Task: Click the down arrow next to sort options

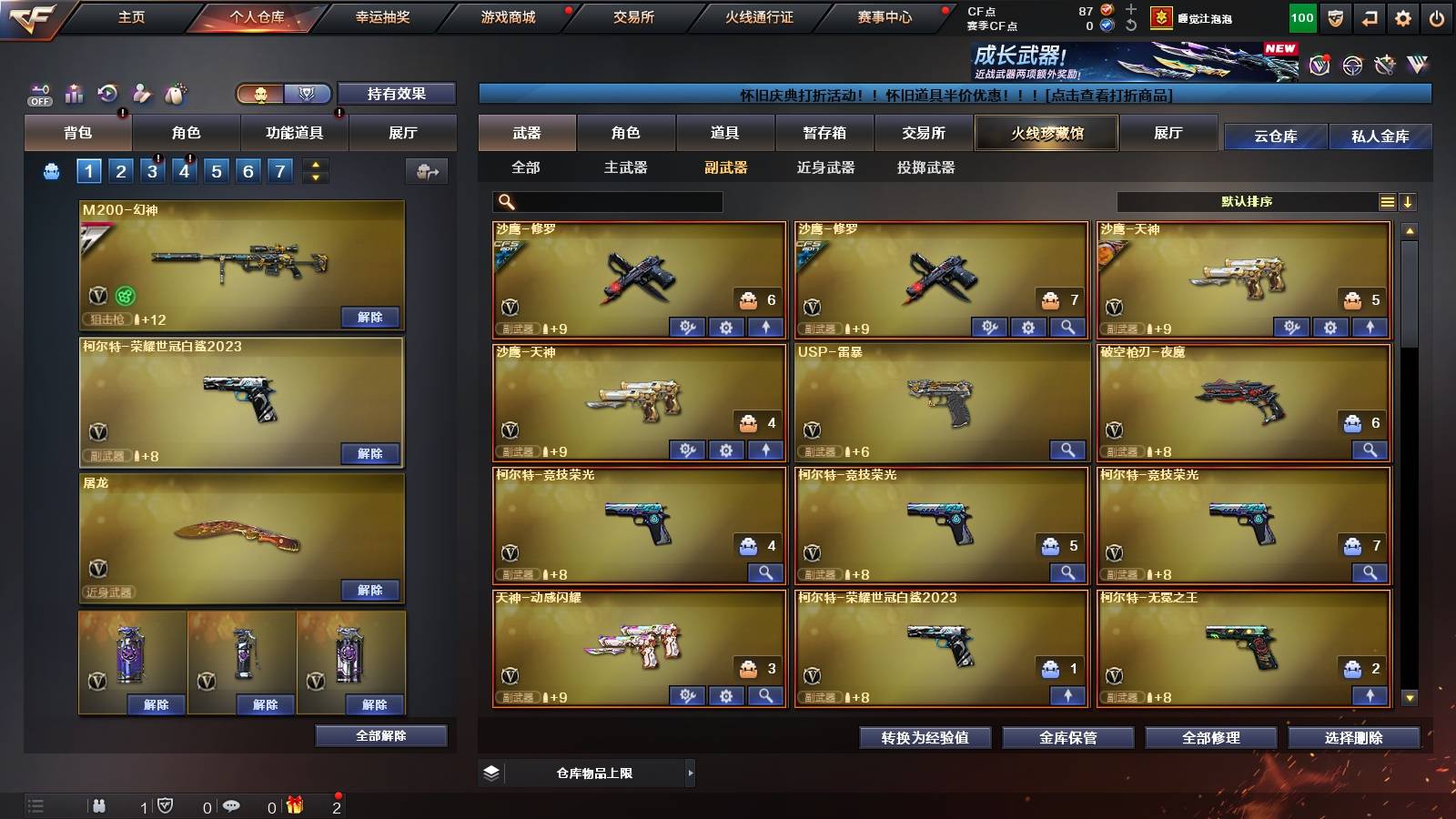Action: (x=1410, y=202)
